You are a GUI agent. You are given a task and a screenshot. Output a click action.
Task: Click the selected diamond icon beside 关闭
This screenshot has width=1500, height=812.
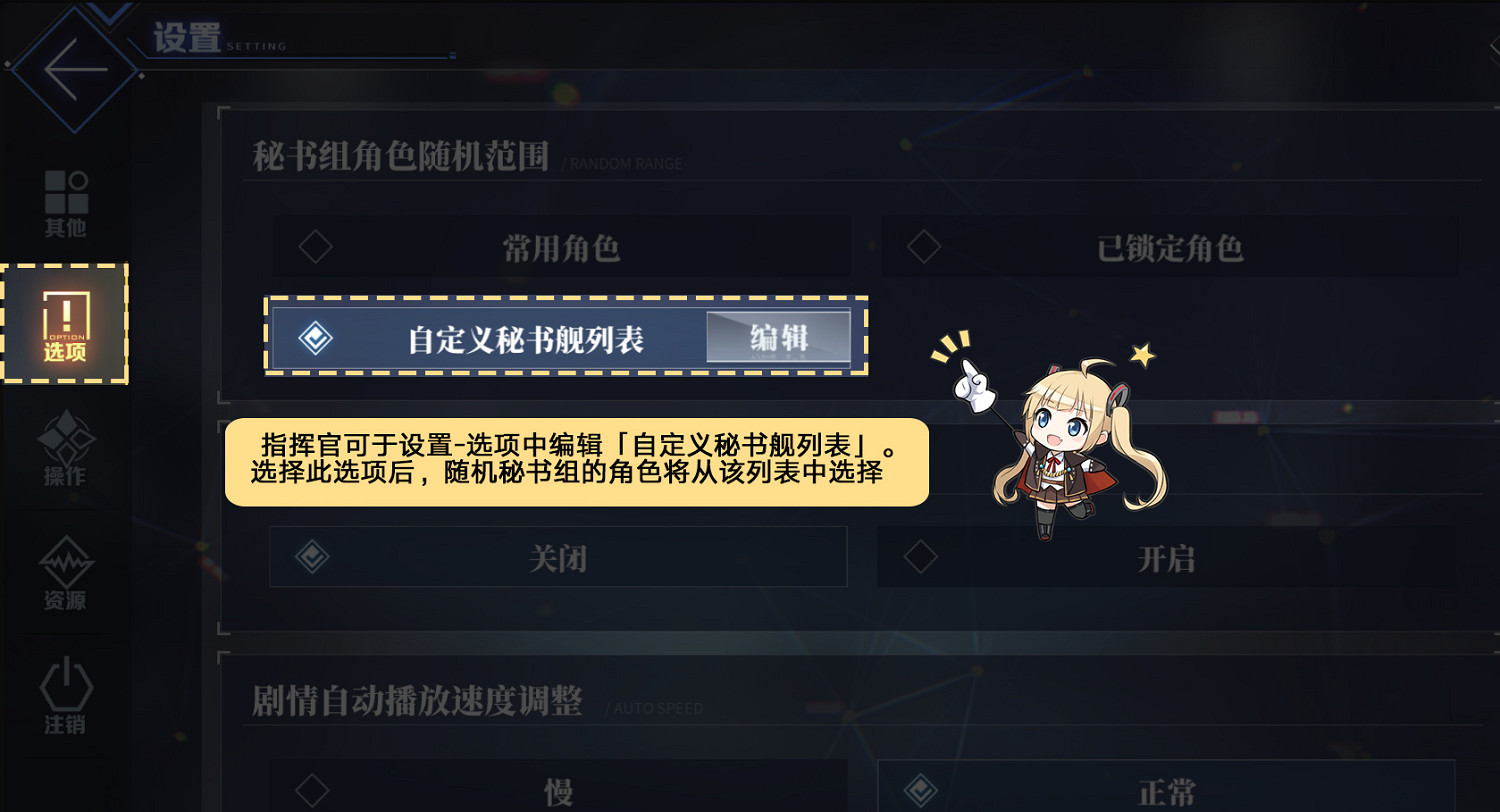point(313,557)
